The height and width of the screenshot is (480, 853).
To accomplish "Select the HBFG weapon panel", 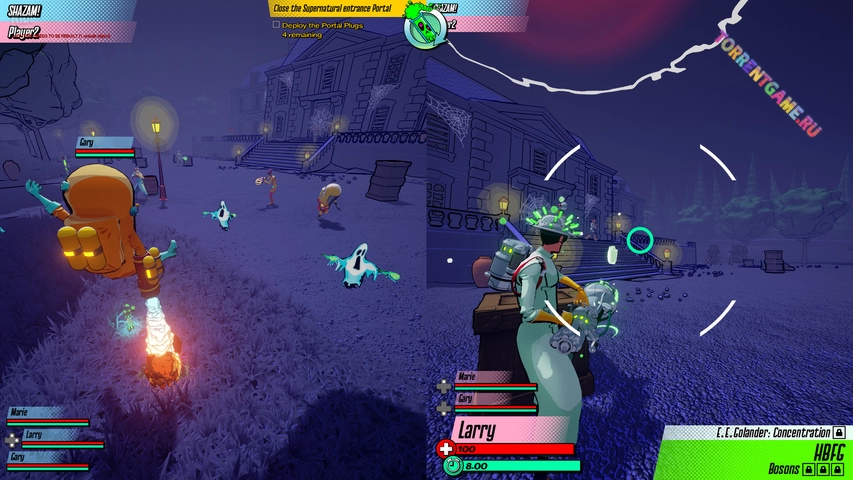I will [827, 451].
